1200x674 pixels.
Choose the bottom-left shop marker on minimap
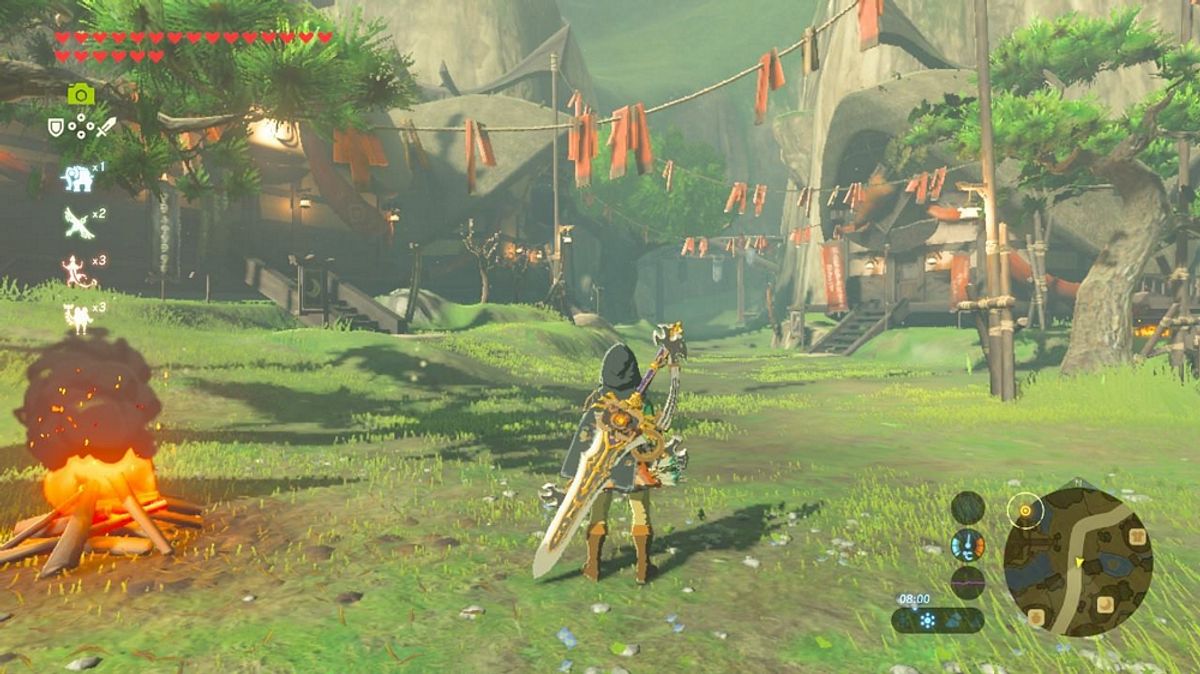(1038, 618)
